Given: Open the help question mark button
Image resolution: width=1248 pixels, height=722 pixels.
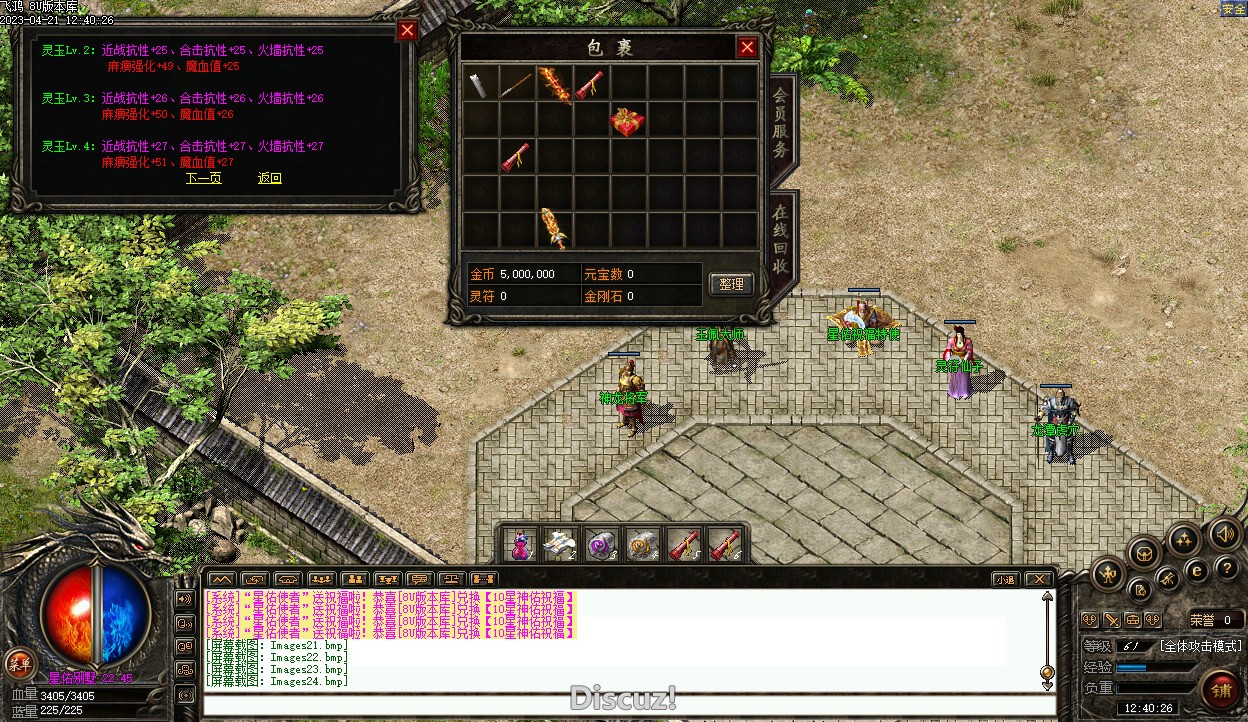Looking at the screenshot, I should tap(1228, 568).
